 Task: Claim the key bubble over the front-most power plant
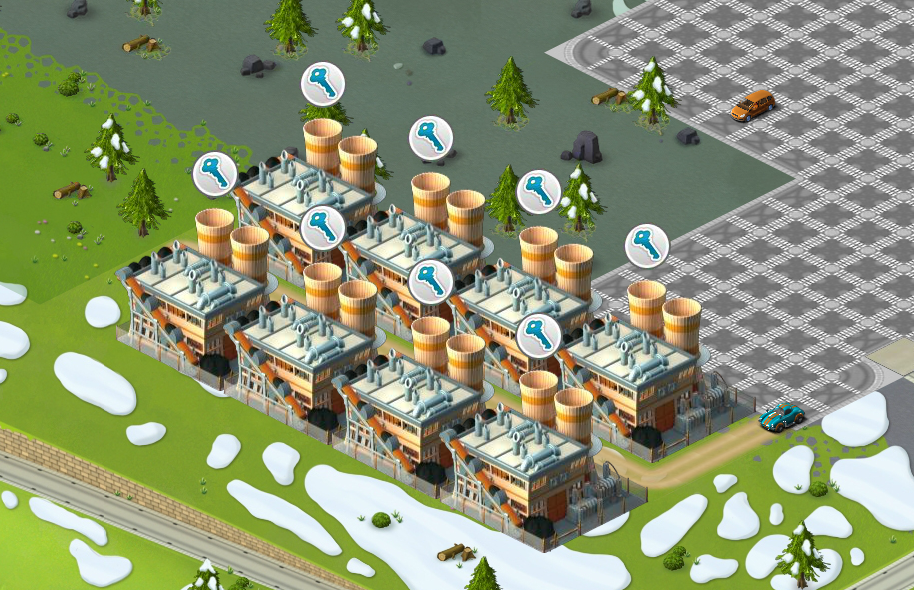[x=538, y=336]
